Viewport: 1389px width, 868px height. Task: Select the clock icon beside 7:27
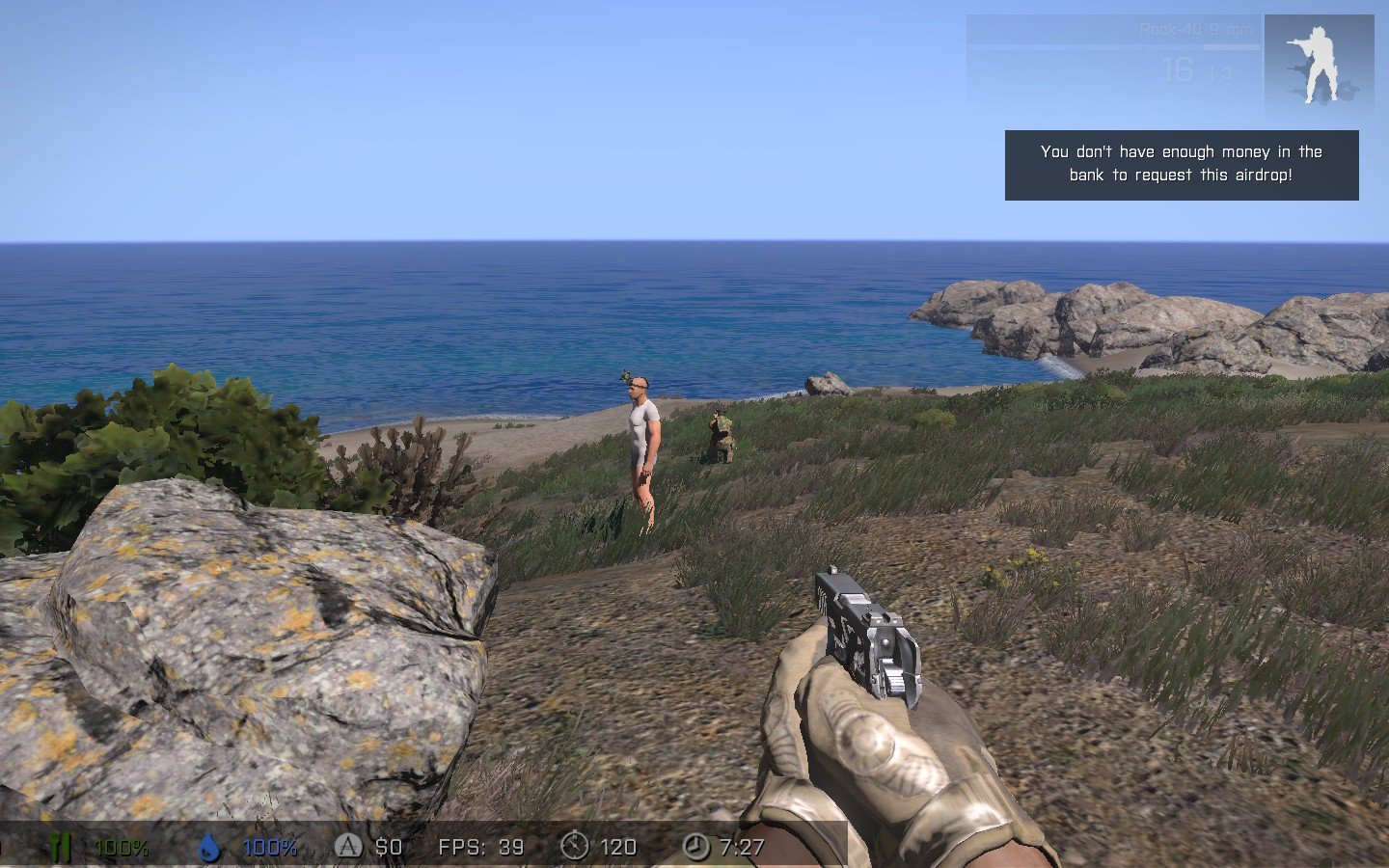pyautogui.click(x=695, y=846)
